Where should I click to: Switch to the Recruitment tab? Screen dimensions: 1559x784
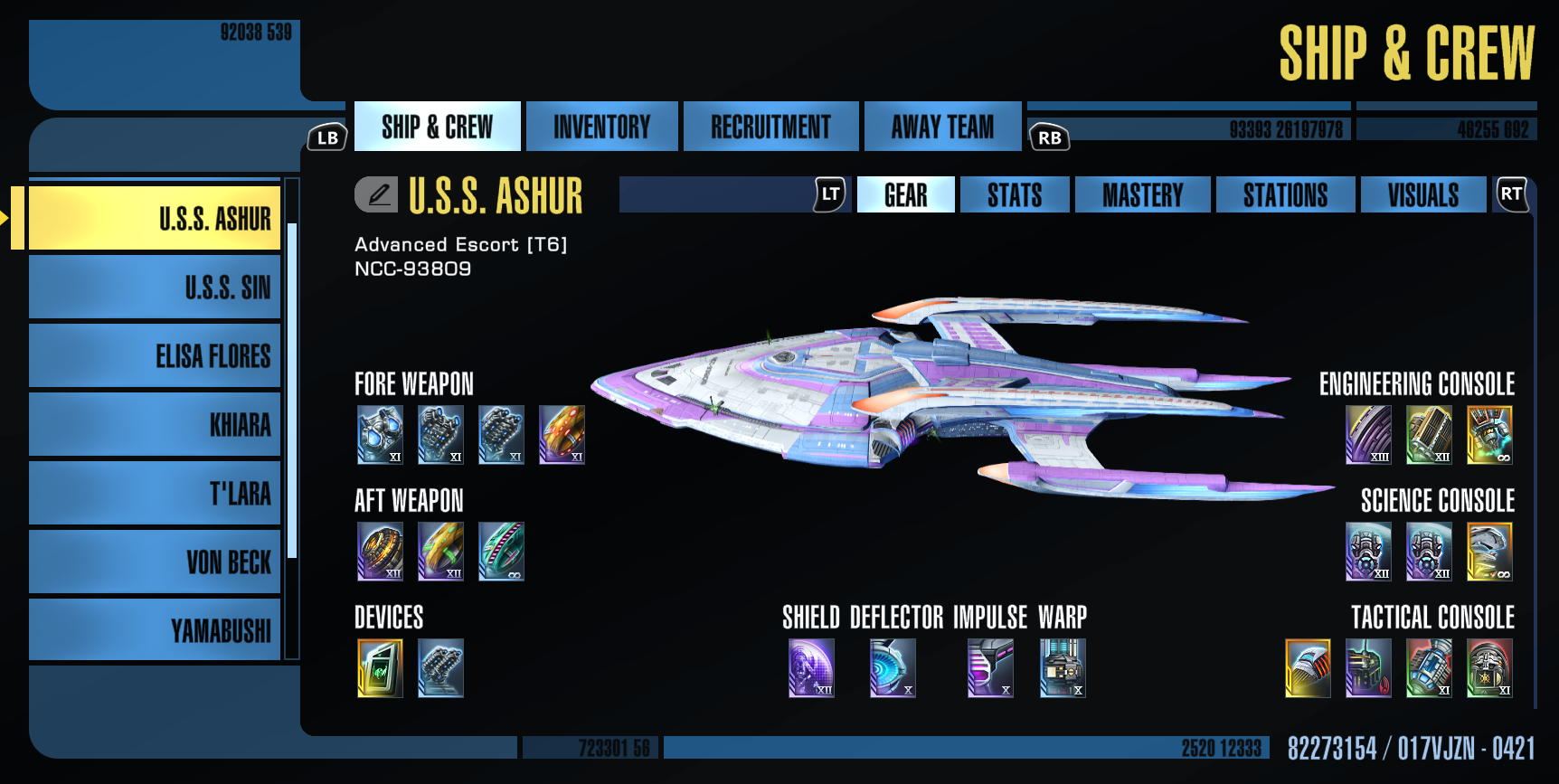tap(770, 127)
